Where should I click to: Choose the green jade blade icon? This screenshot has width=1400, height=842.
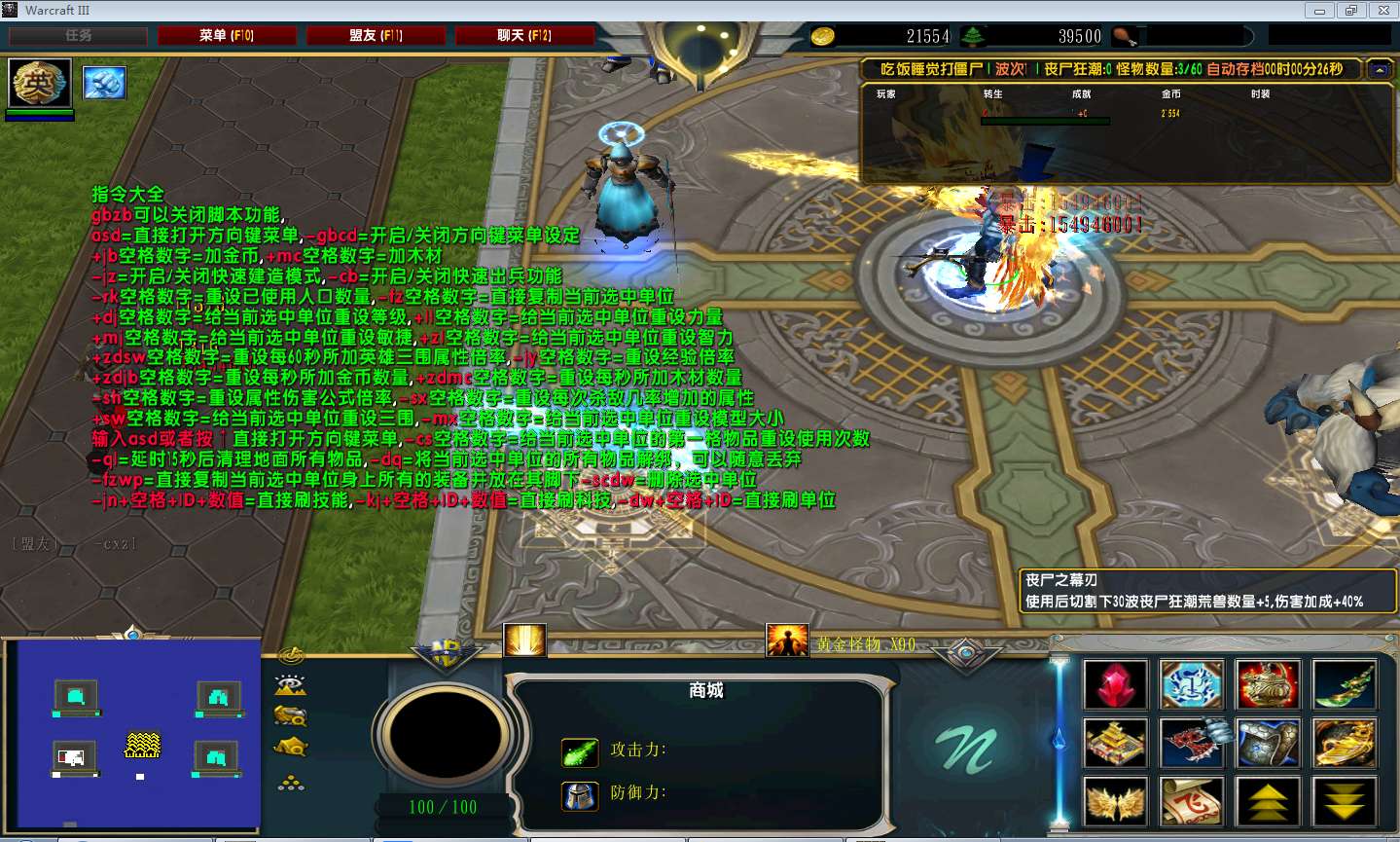(x=1344, y=684)
